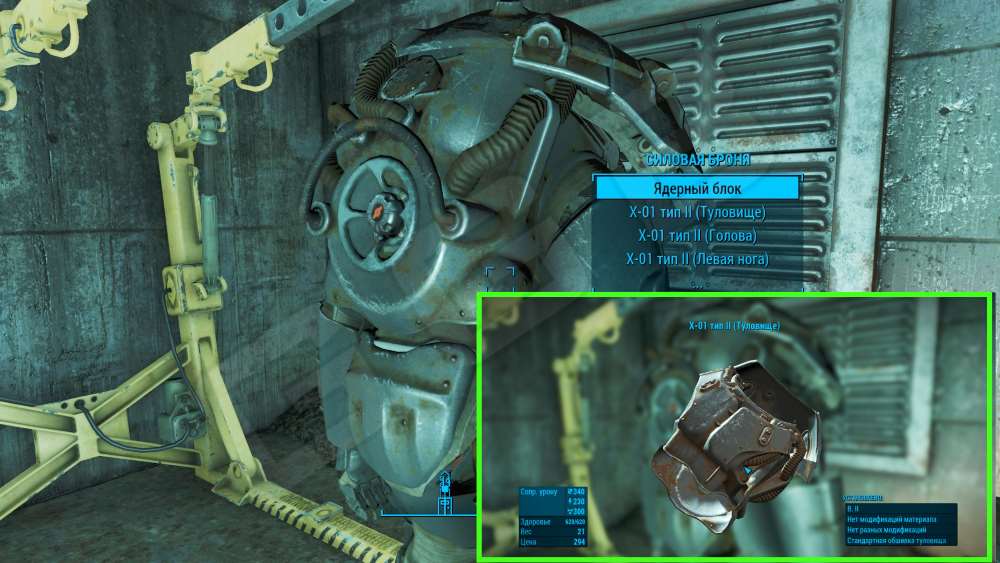Choose X-01 тип II (Туловище) armor piece
Viewport: 1000px width, 563px height.
coord(698,212)
